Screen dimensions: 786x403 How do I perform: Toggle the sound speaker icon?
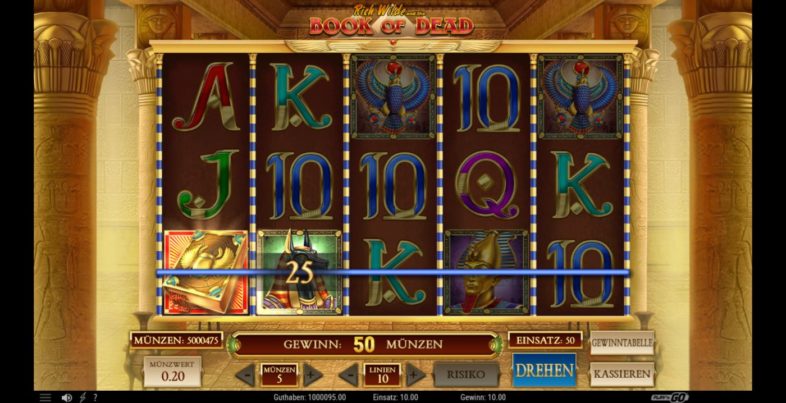point(66,397)
